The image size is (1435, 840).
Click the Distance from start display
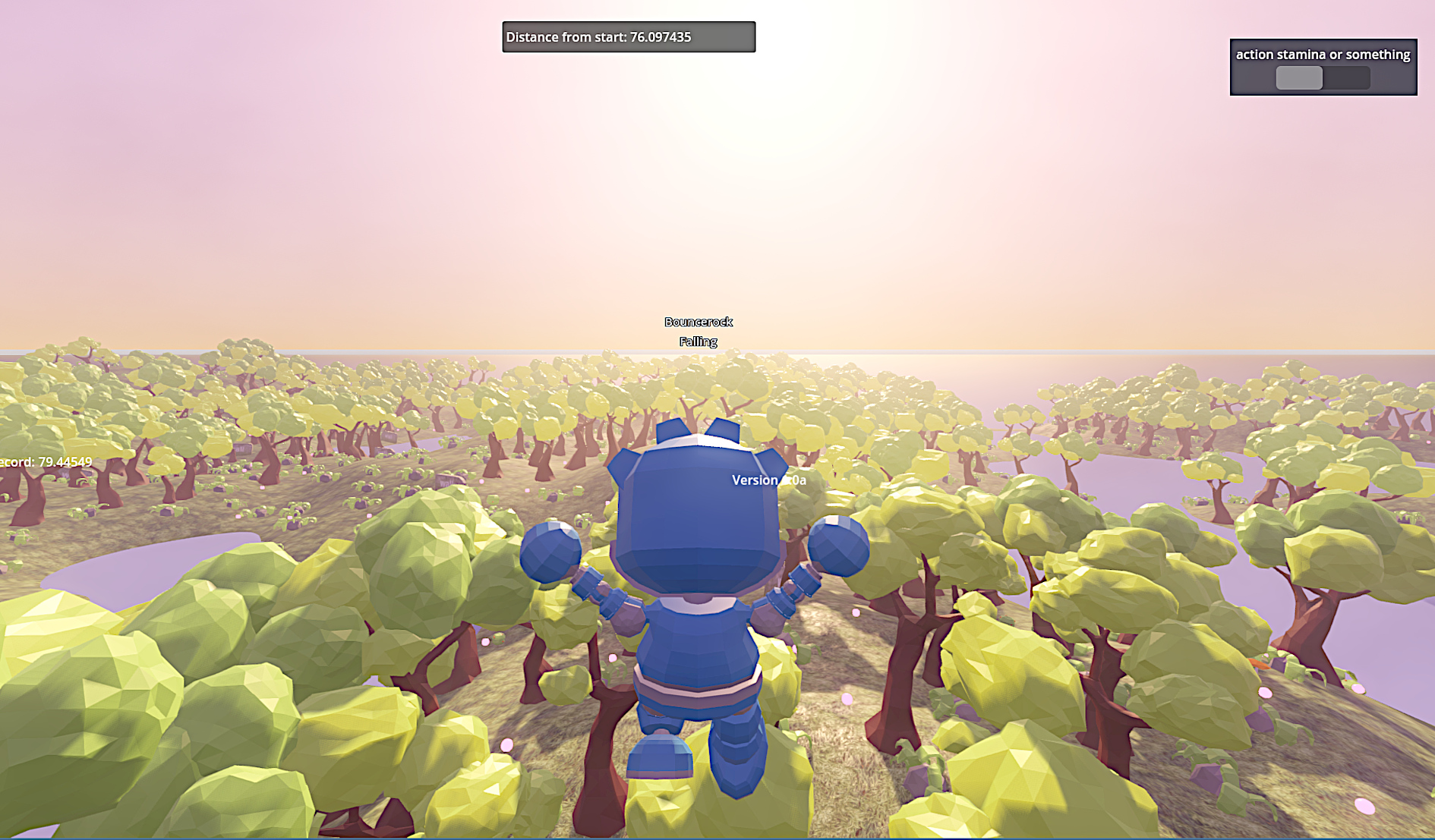[627, 36]
